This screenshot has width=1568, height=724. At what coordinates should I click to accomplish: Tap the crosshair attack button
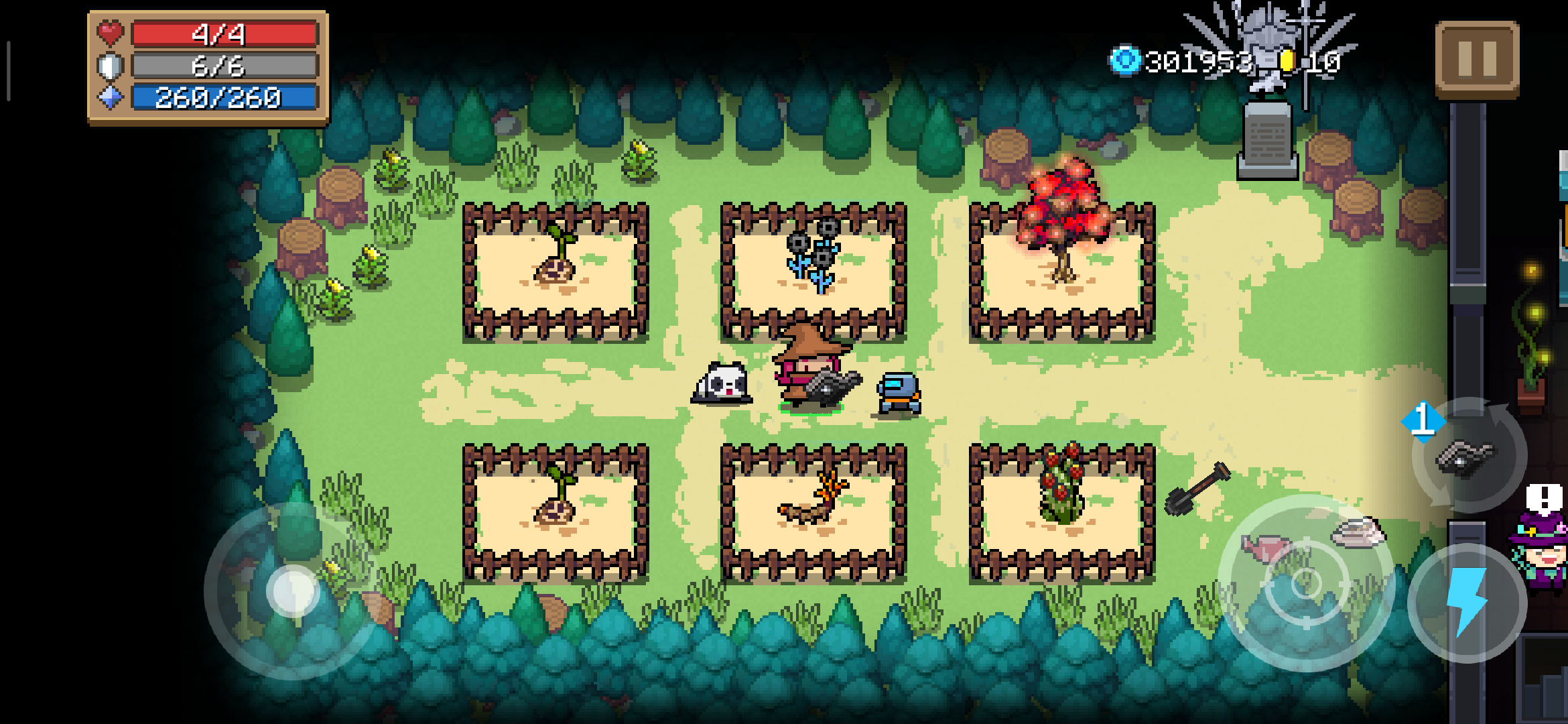tap(1305, 583)
